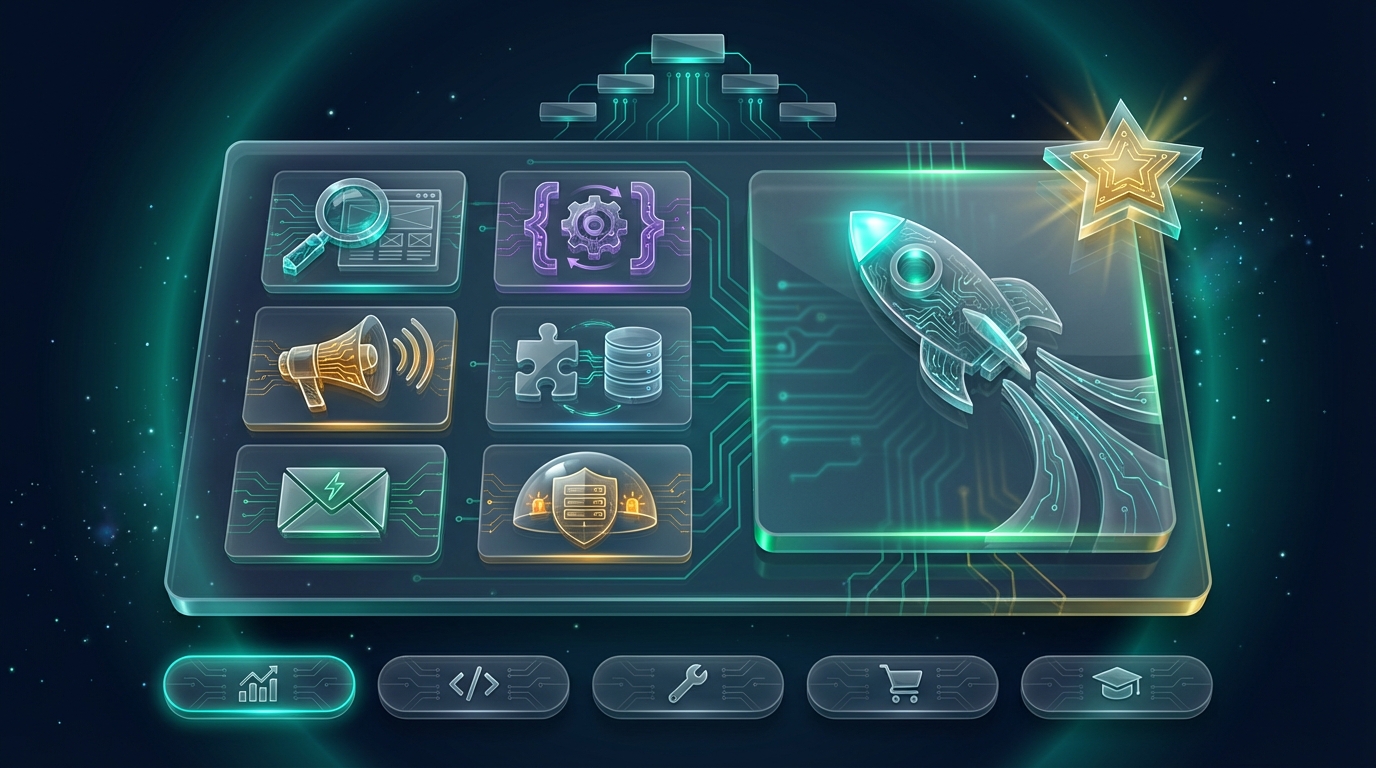The image size is (1376, 768).
Task: Open the wrench tools tab
Action: tap(687, 686)
